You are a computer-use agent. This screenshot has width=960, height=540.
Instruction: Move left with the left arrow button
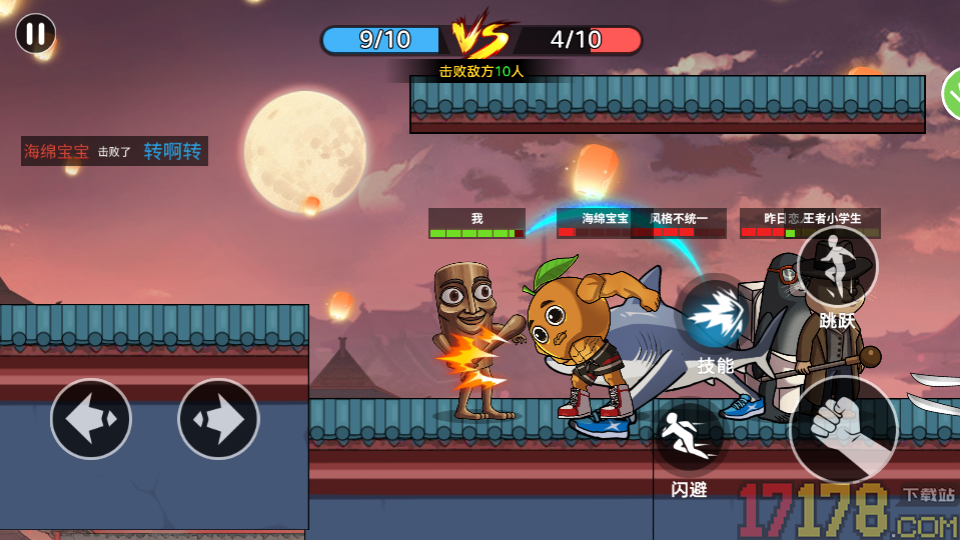click(91, 419)
